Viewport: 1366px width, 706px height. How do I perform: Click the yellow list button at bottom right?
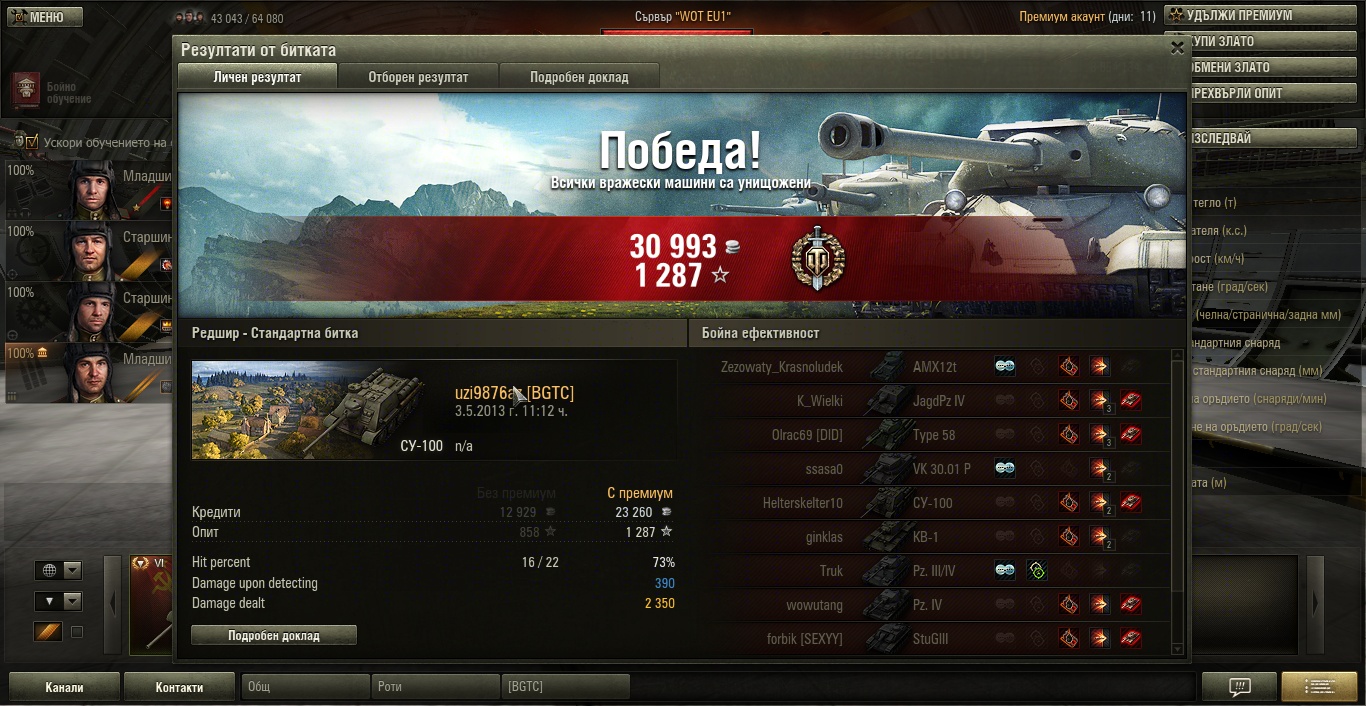(1319, 687)
